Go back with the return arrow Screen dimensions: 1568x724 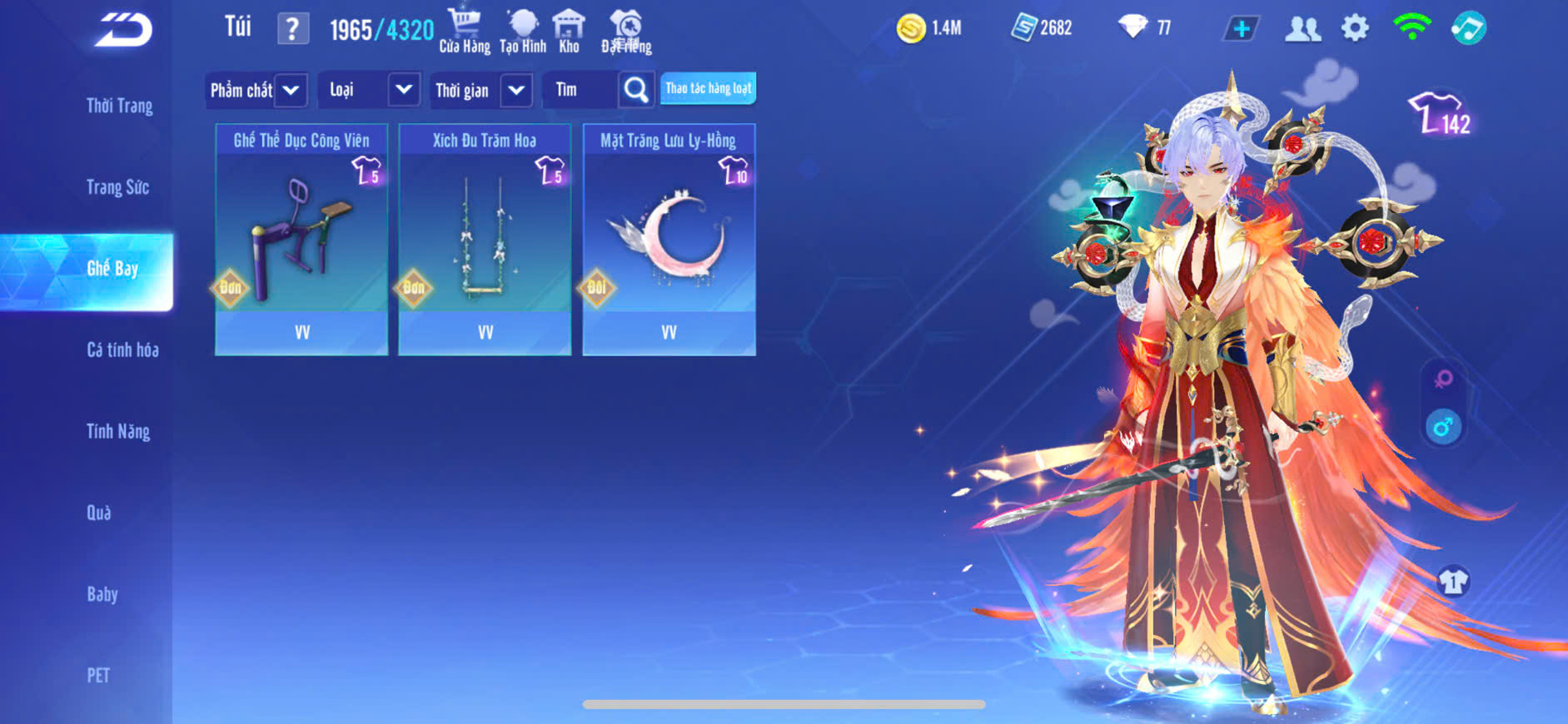pyautogui.click(x=123, y=31)
